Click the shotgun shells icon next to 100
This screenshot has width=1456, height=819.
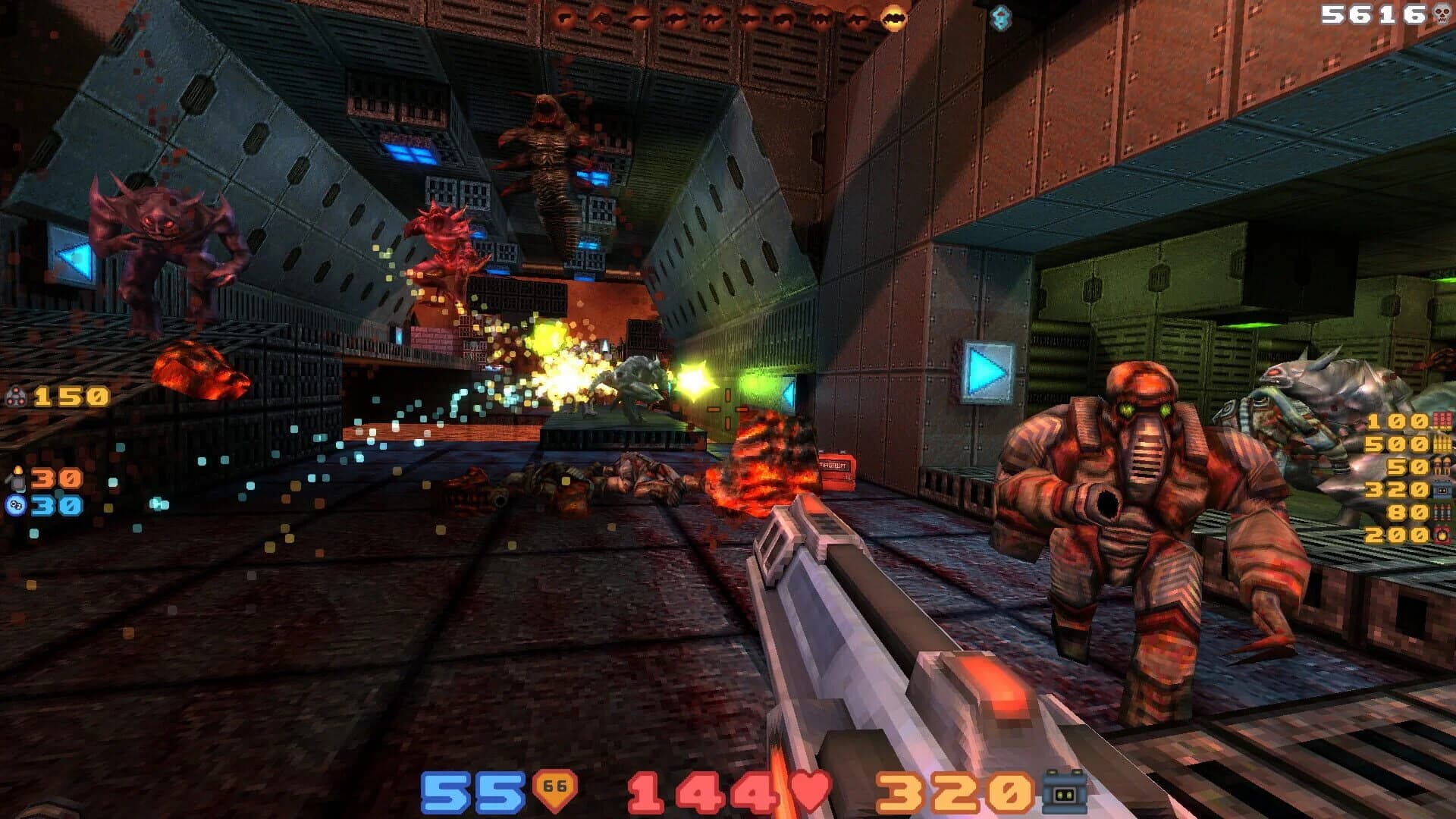(x=1442, y=421)
